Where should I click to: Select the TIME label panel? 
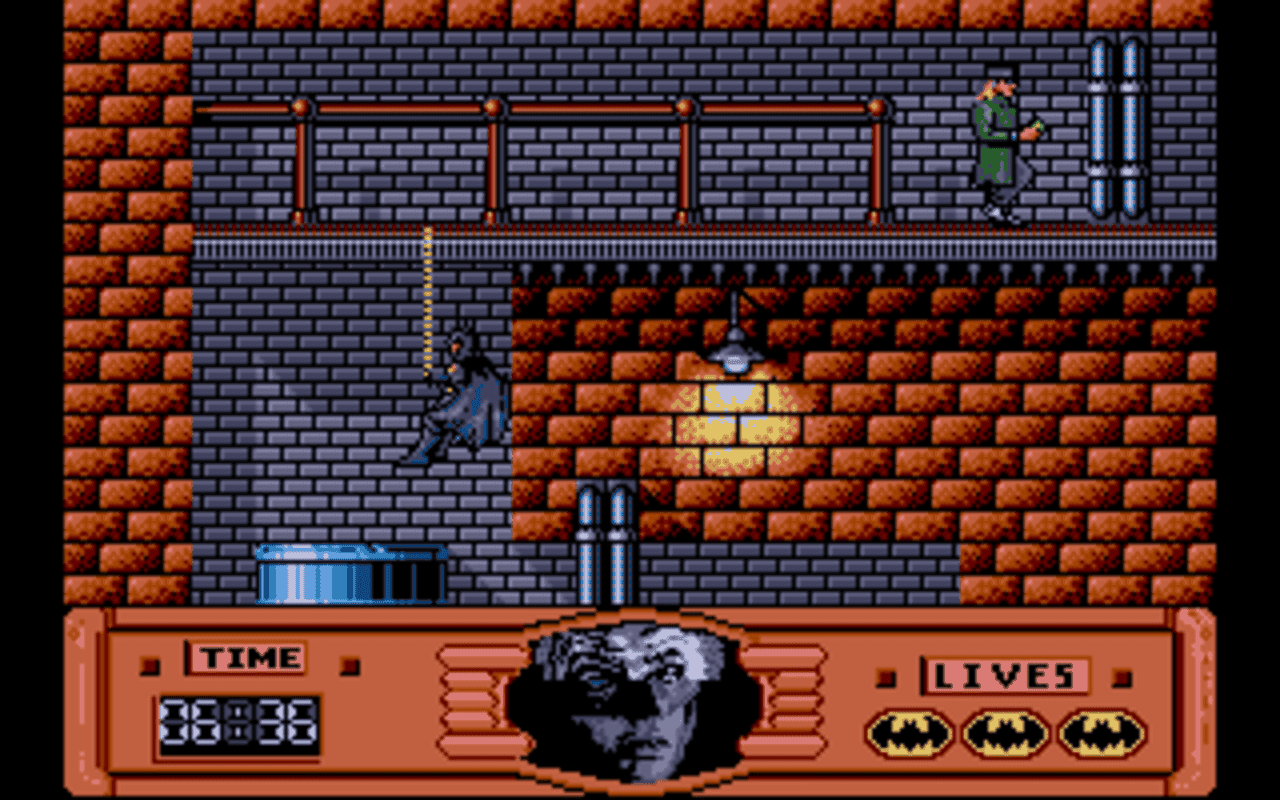click(245, 658)
